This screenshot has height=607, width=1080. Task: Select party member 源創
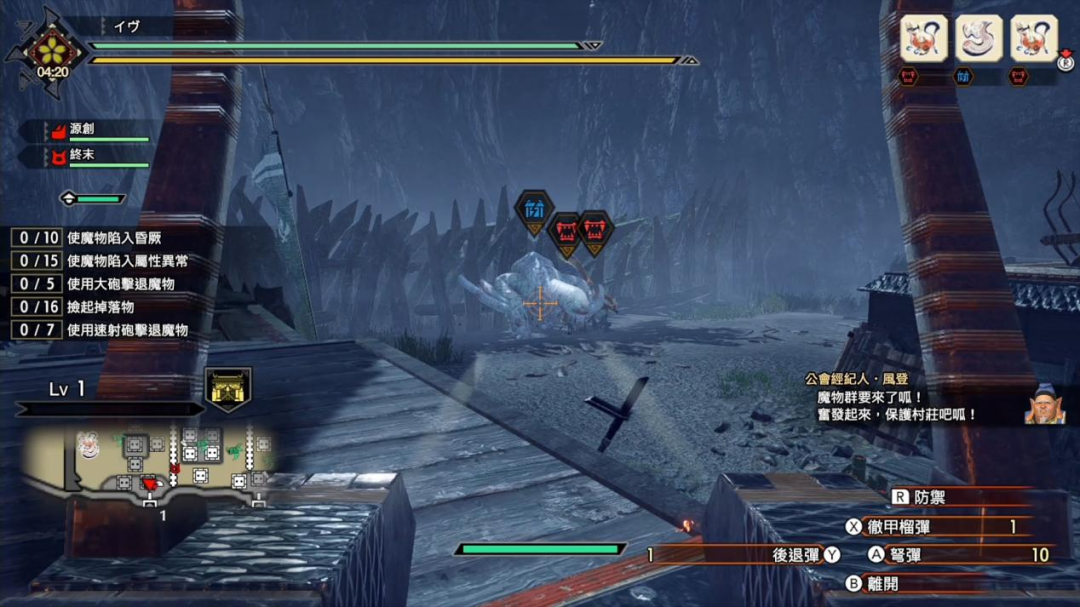100,130
